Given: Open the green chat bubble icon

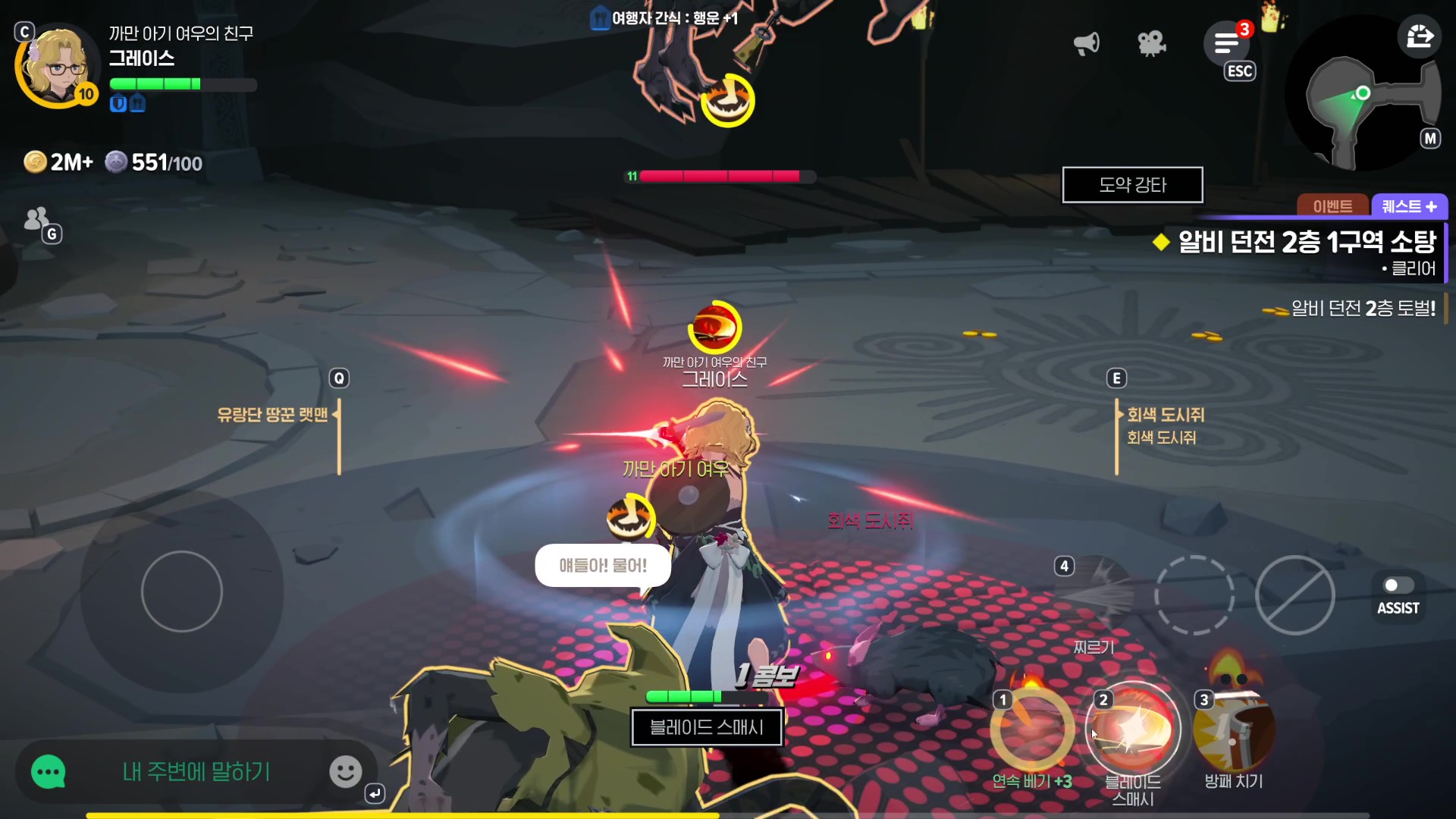Looking at the screenshot, I should 49,772.
